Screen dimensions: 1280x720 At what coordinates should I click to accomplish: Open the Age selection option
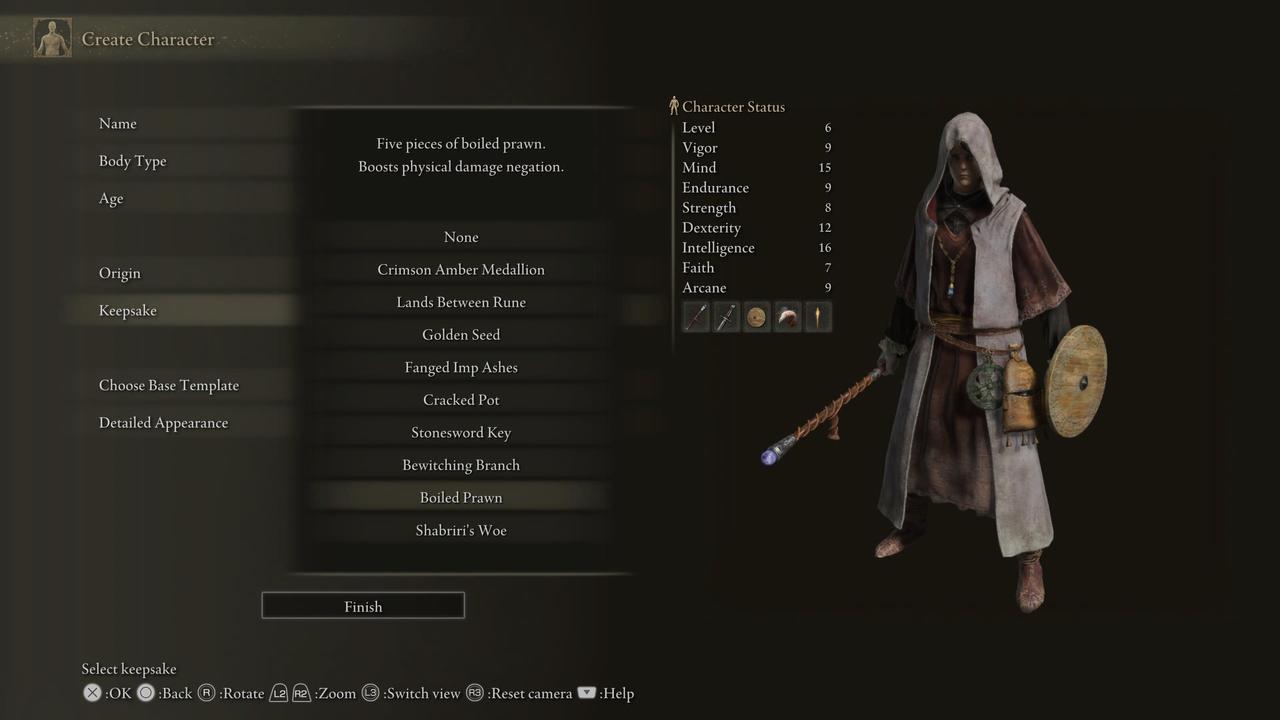click(110, 198)
